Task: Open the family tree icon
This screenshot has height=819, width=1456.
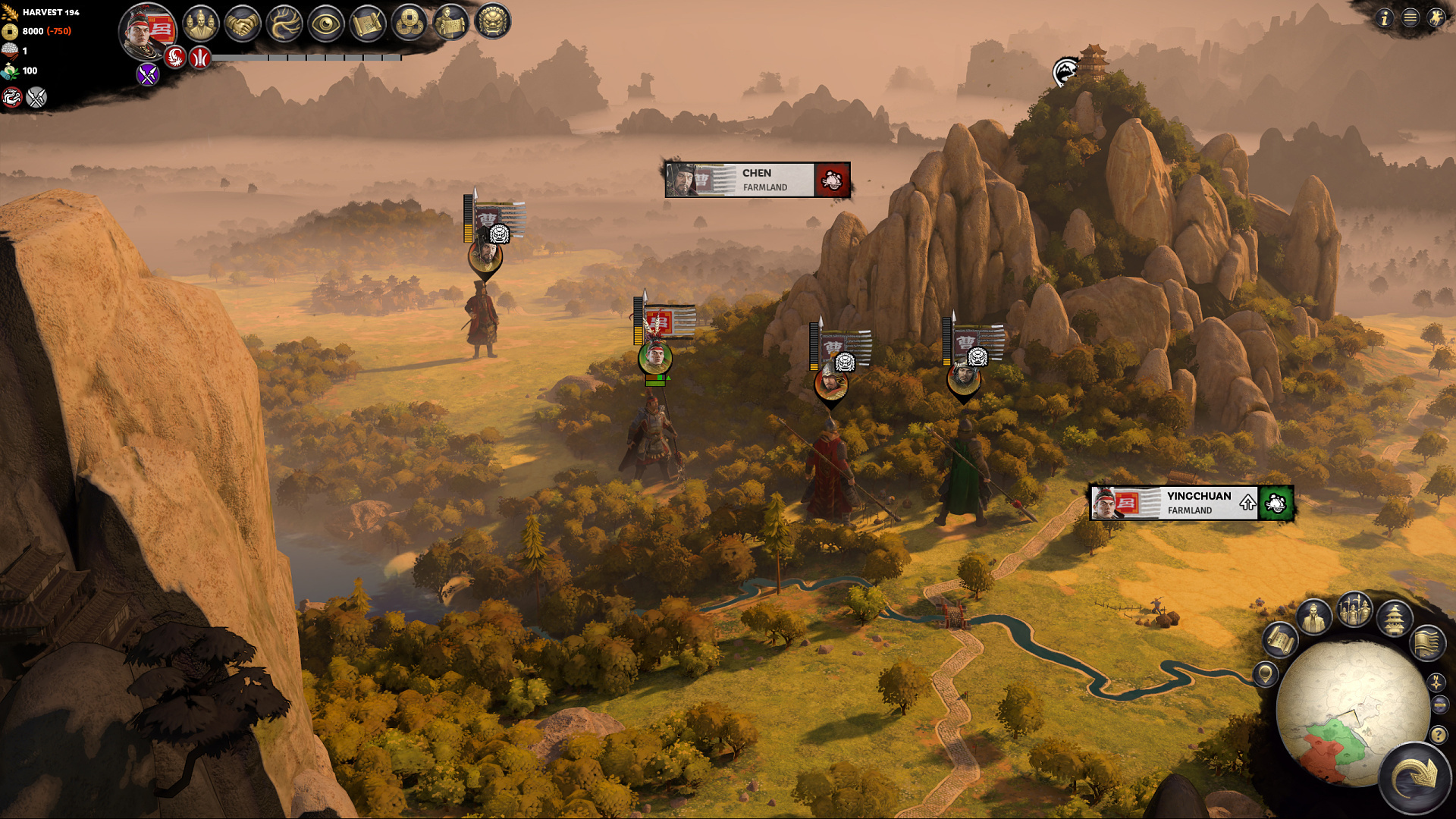Action: pyautogui.click(x=284, y=24)
